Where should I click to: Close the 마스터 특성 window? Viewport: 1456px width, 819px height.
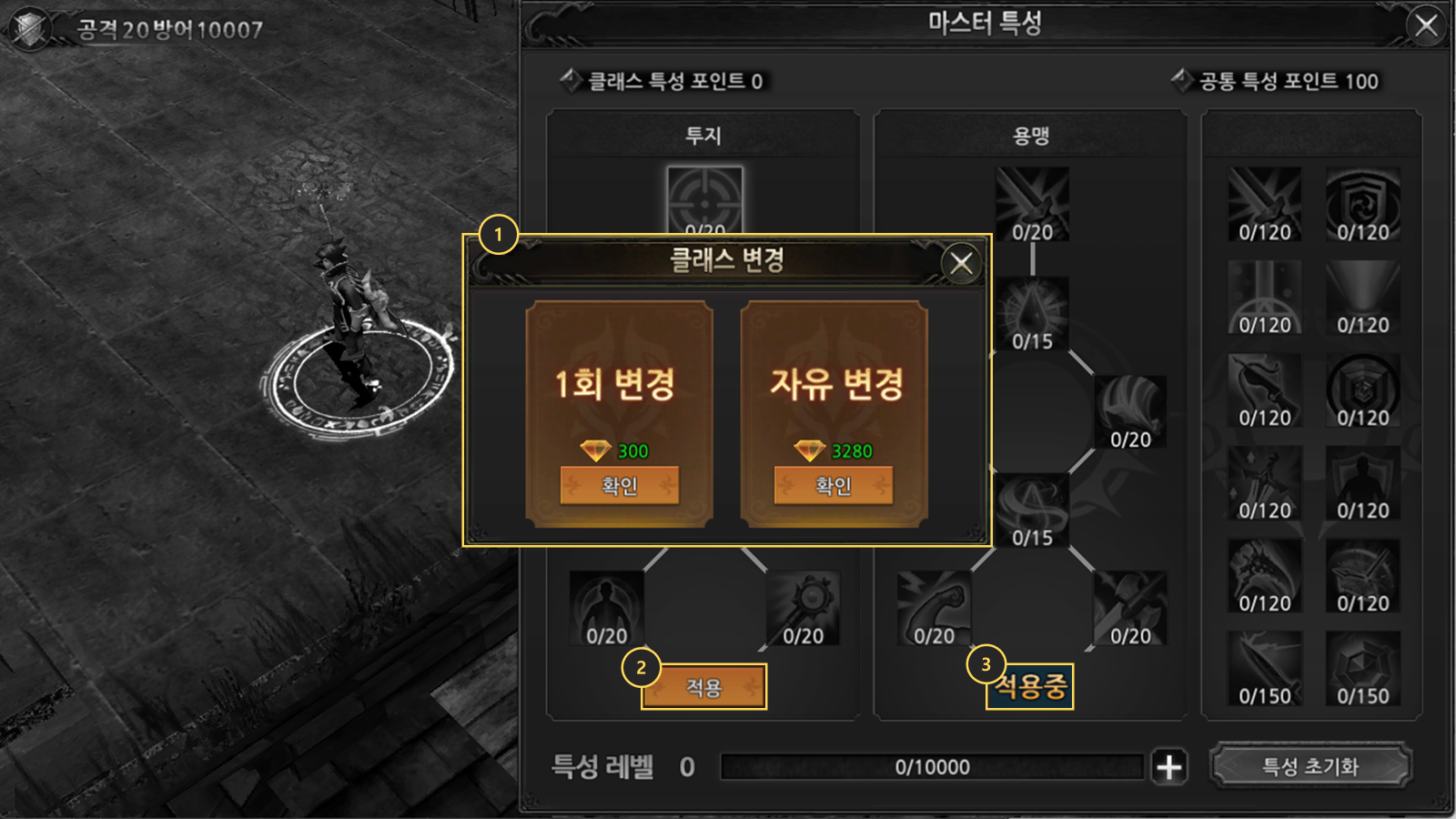coord(1426,25)
